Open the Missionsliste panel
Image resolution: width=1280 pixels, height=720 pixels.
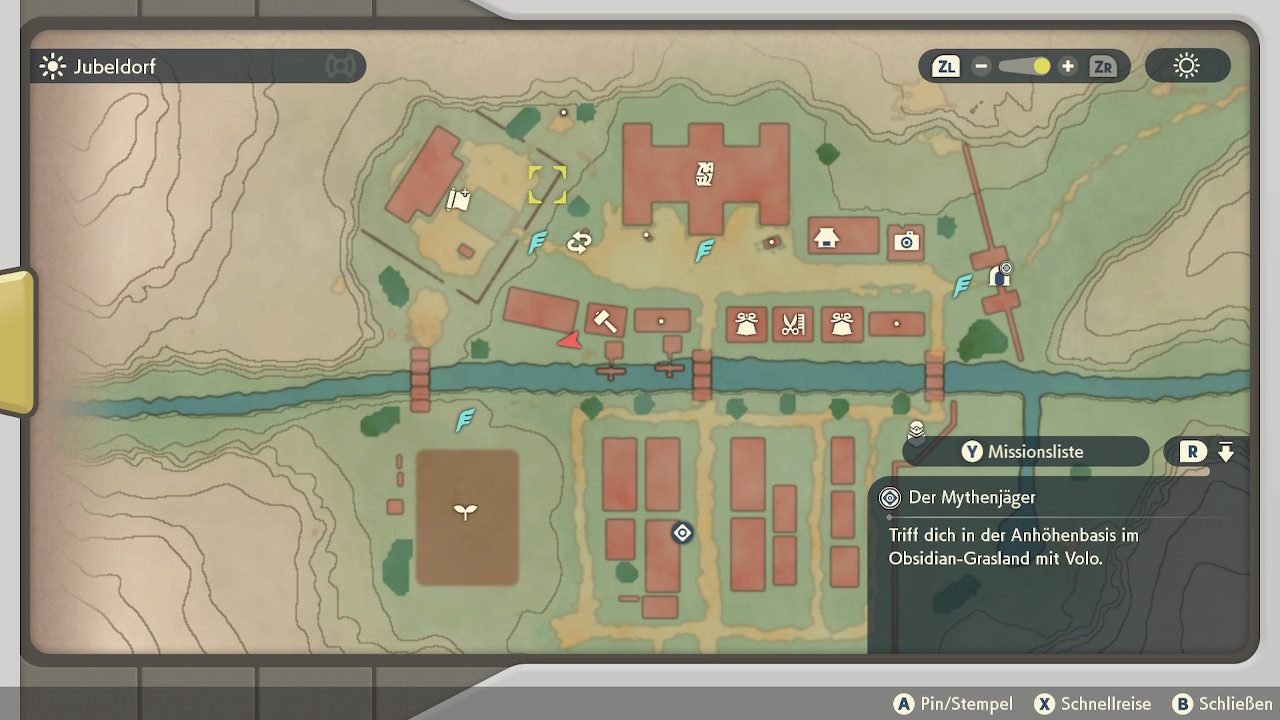[1025, 452]
